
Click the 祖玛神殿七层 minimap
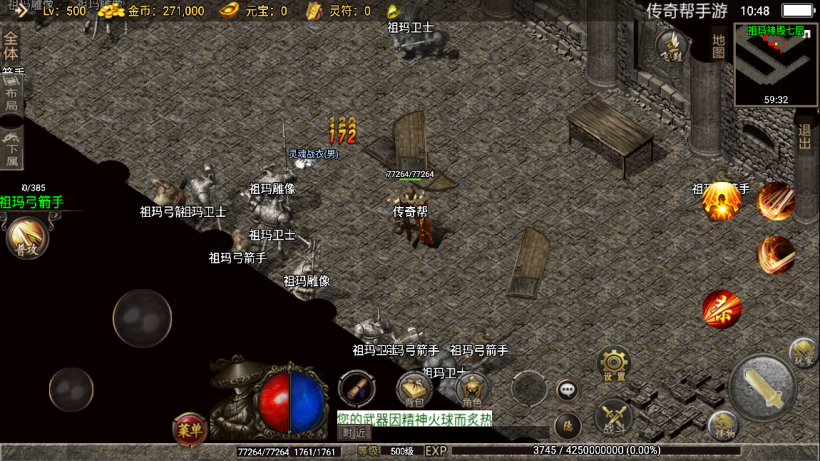coord(776,63)
